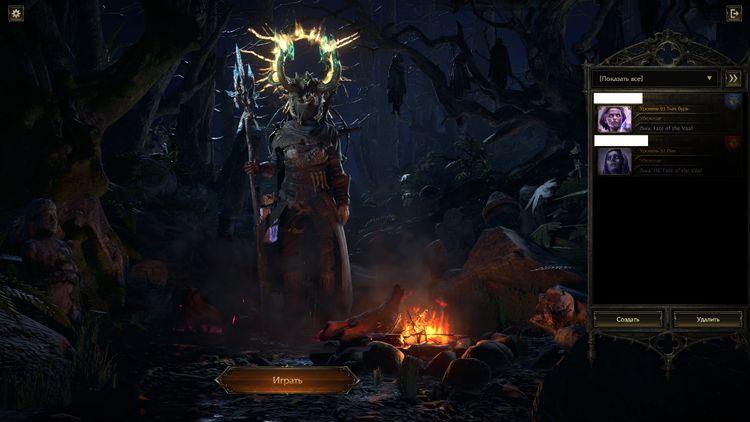Create a new character with Создать
The height and width of the screenshot is (422, 750).
tap(628, 319)
